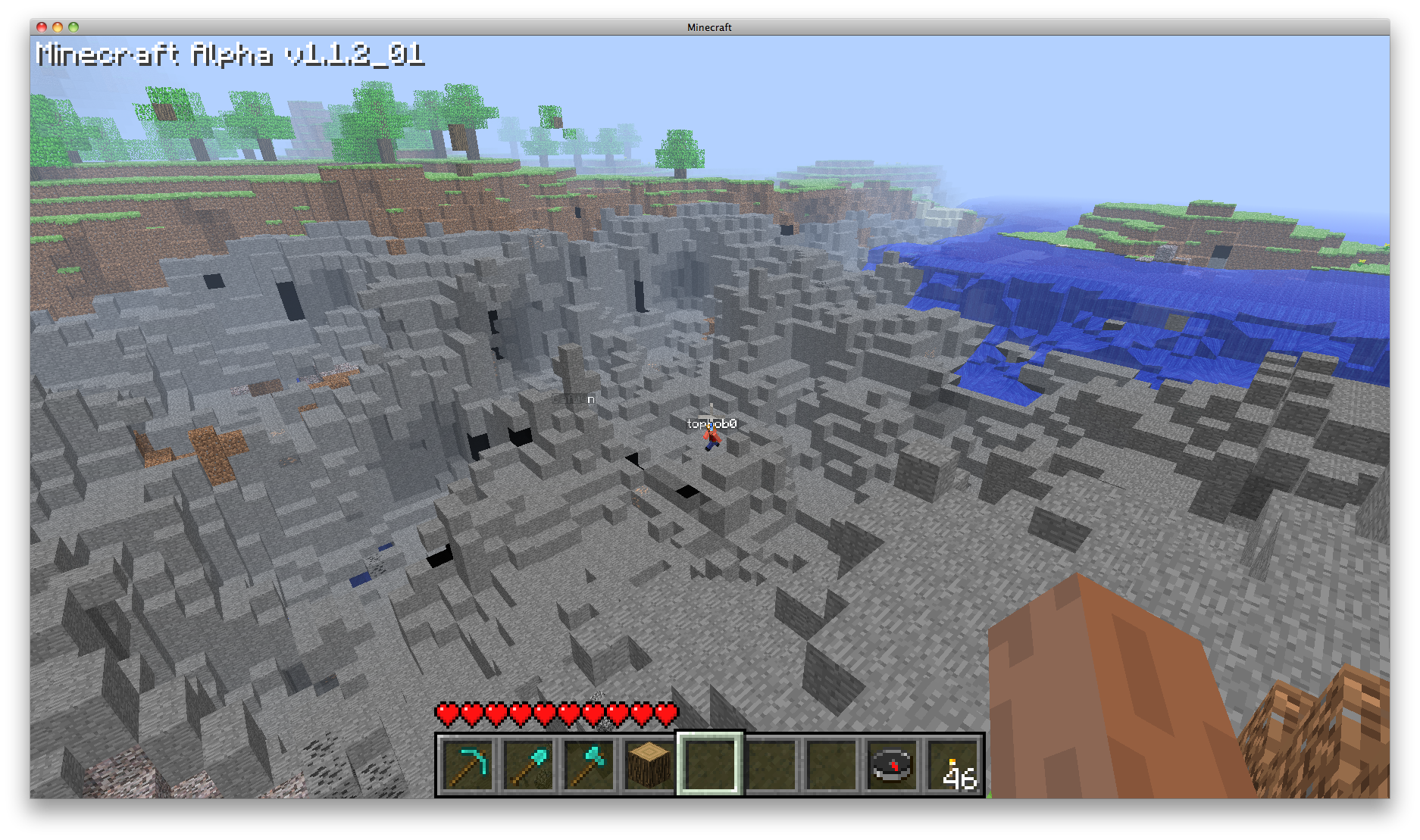The width and height of the screenshot is (1420, 840).
Task: Switch to the torch stack of 46
Action: coord(953,765)
